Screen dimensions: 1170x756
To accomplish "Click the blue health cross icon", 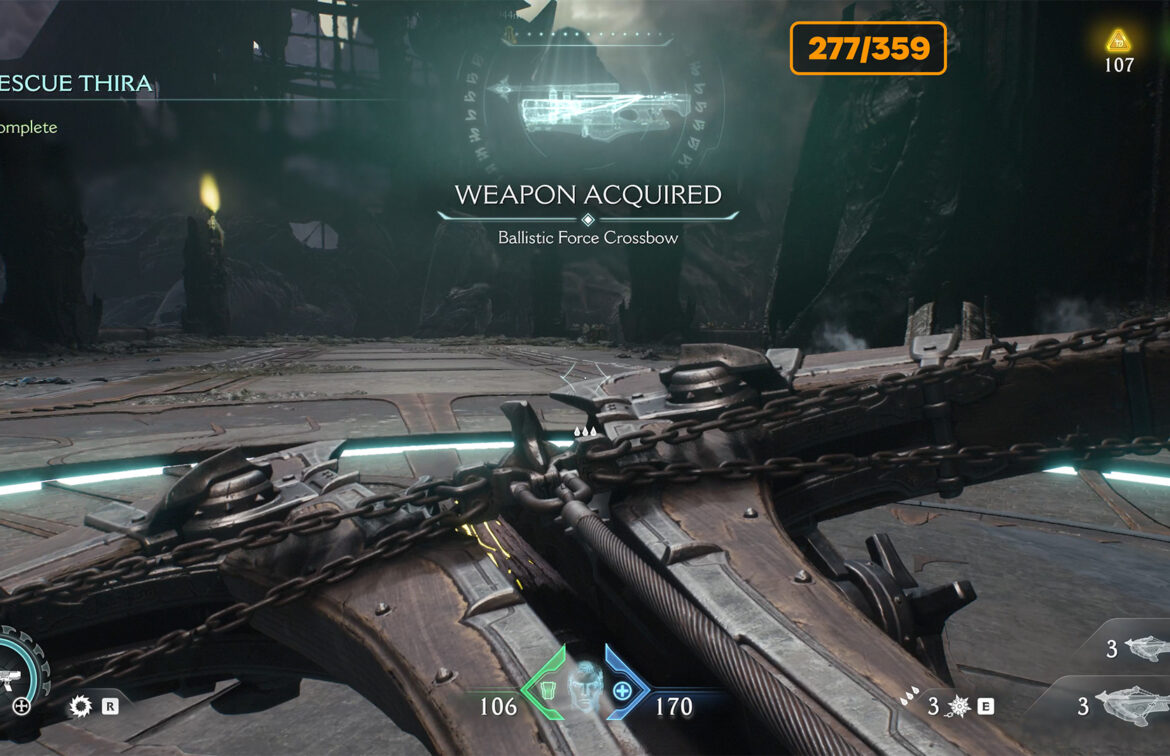I will [622, 690].
